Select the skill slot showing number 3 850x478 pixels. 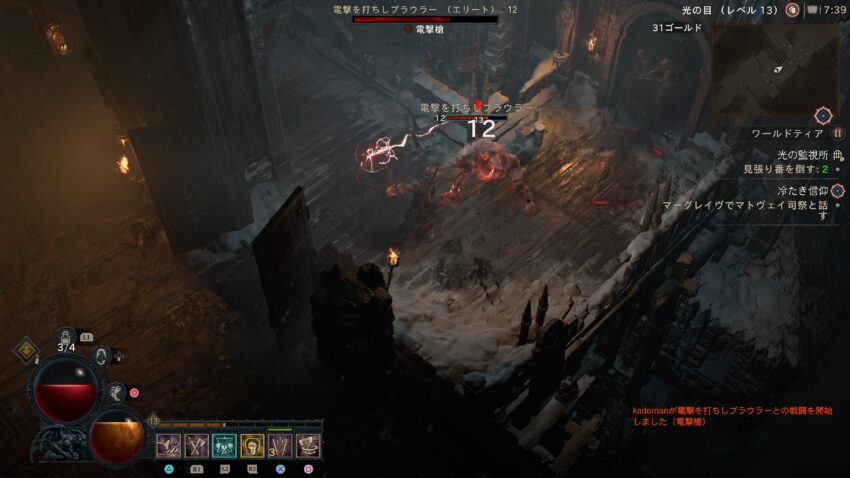pyautogui.click(x=280, y=445)
